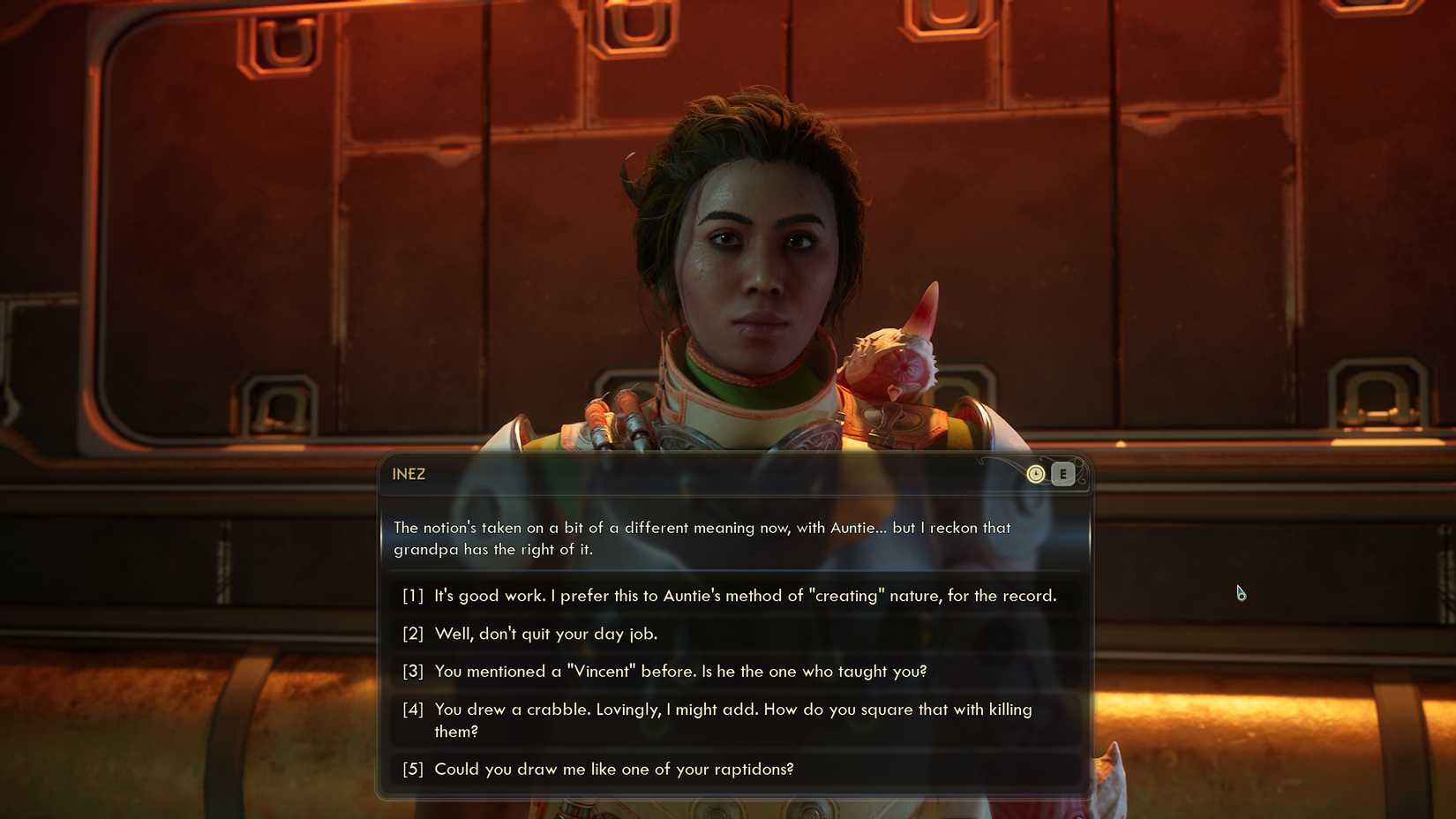Viewport: 1456px width, 819px height.
Task: Ask if Vincent taught her to draw
Action: (x=680, y=672)
